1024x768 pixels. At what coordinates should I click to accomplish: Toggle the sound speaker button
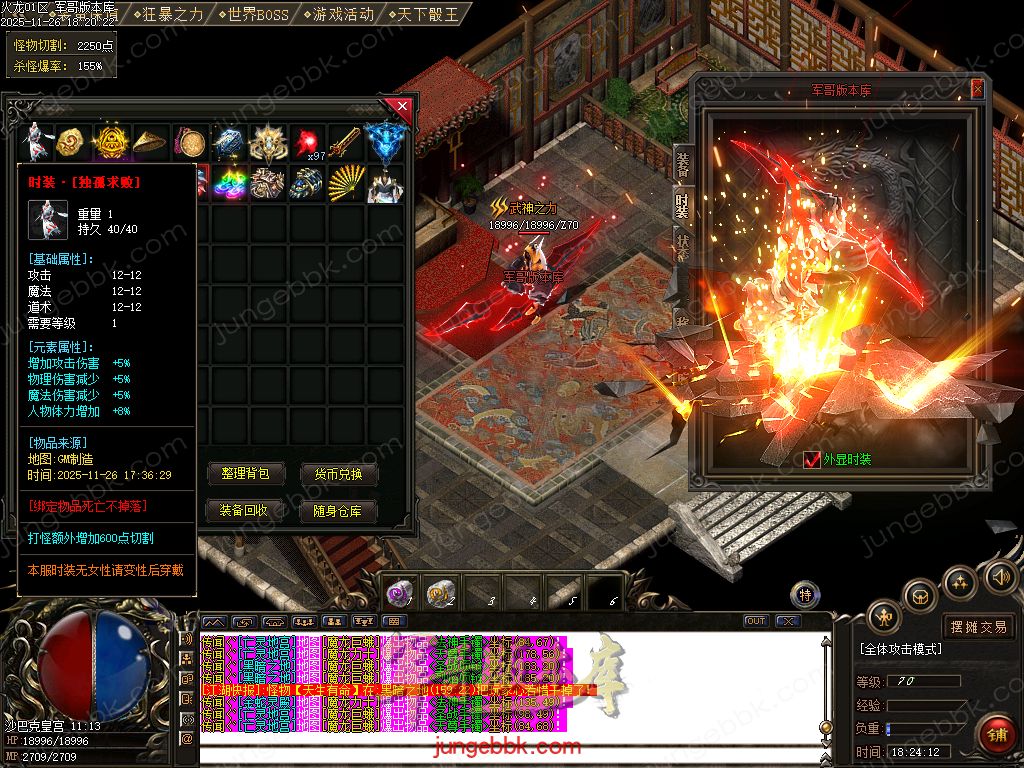click(x=999, y=577)
